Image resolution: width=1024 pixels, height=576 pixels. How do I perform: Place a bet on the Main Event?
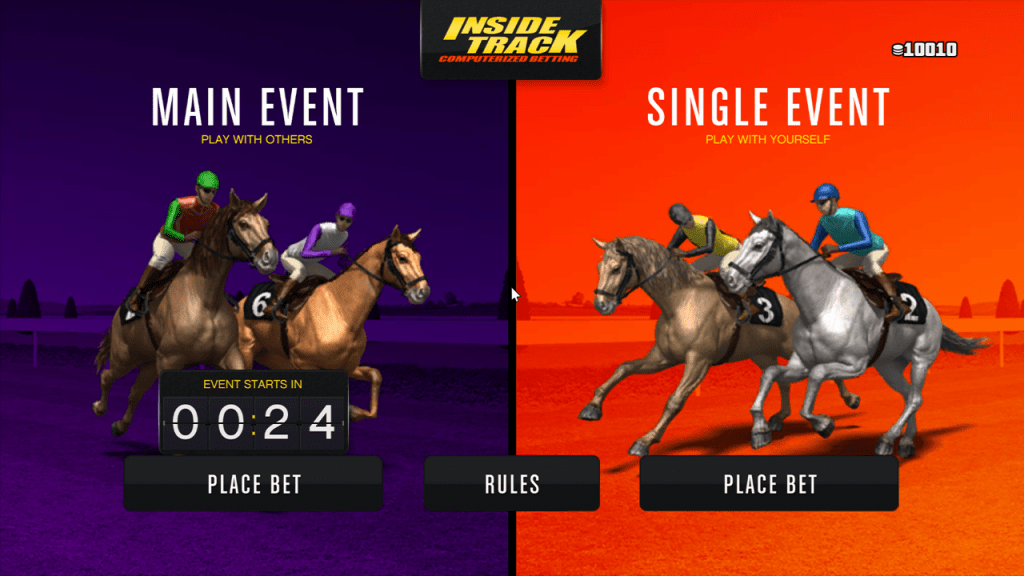pos(254,484)
